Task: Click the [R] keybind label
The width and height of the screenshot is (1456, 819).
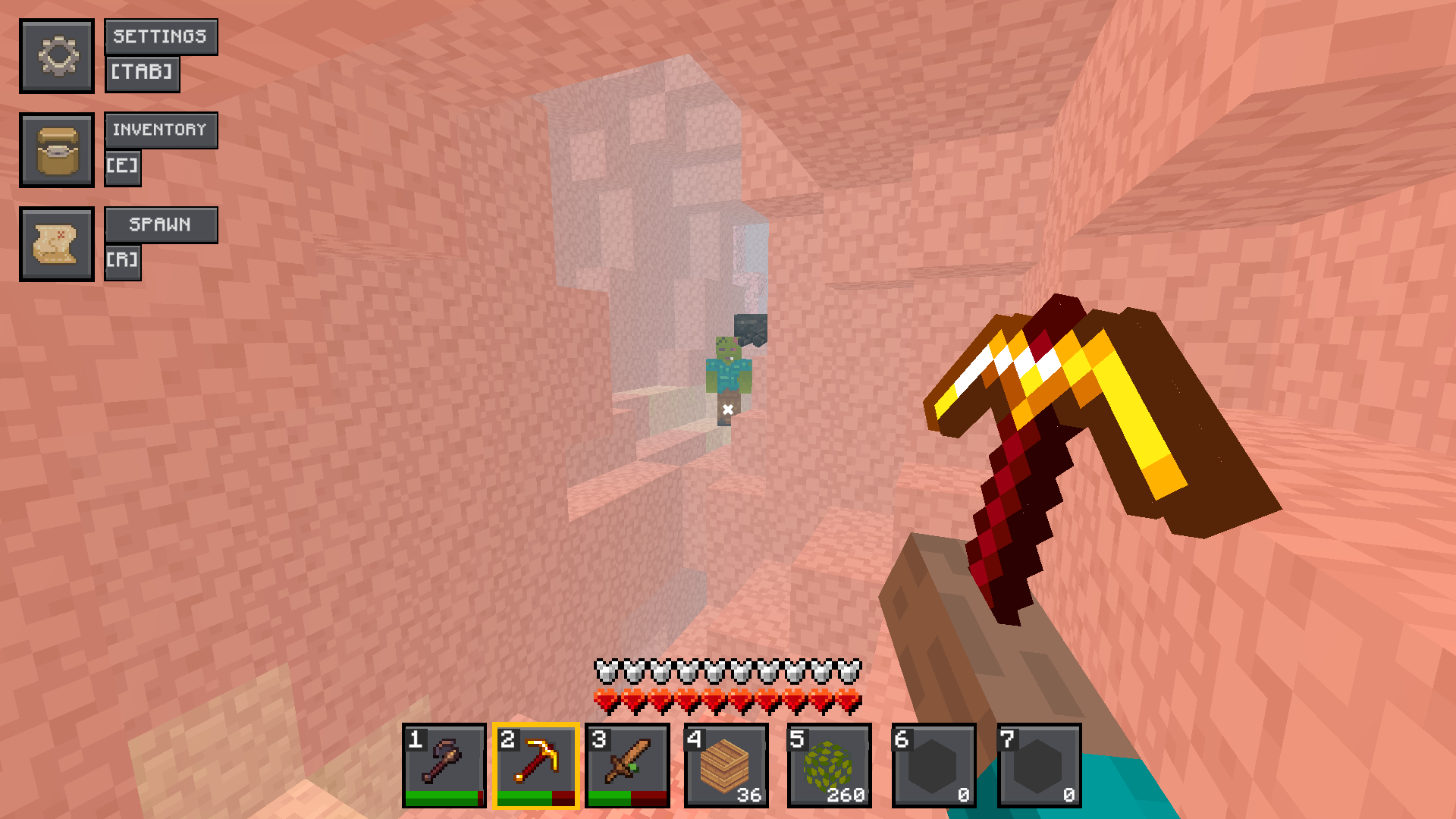Action: tap(124, 260)
